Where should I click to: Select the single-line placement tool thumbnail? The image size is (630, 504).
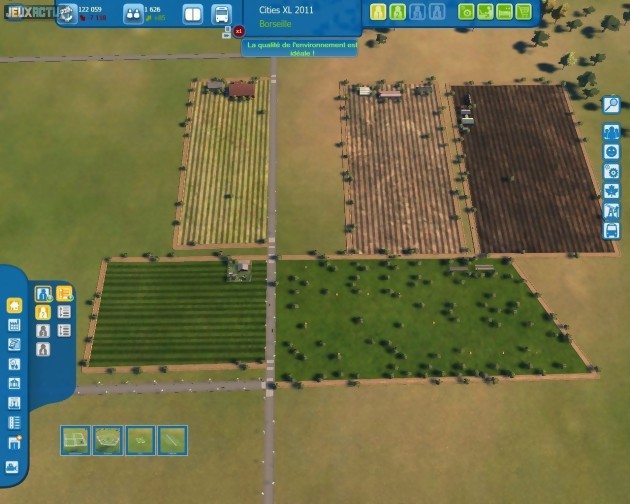pyautogui.click(x=171, y=440)
